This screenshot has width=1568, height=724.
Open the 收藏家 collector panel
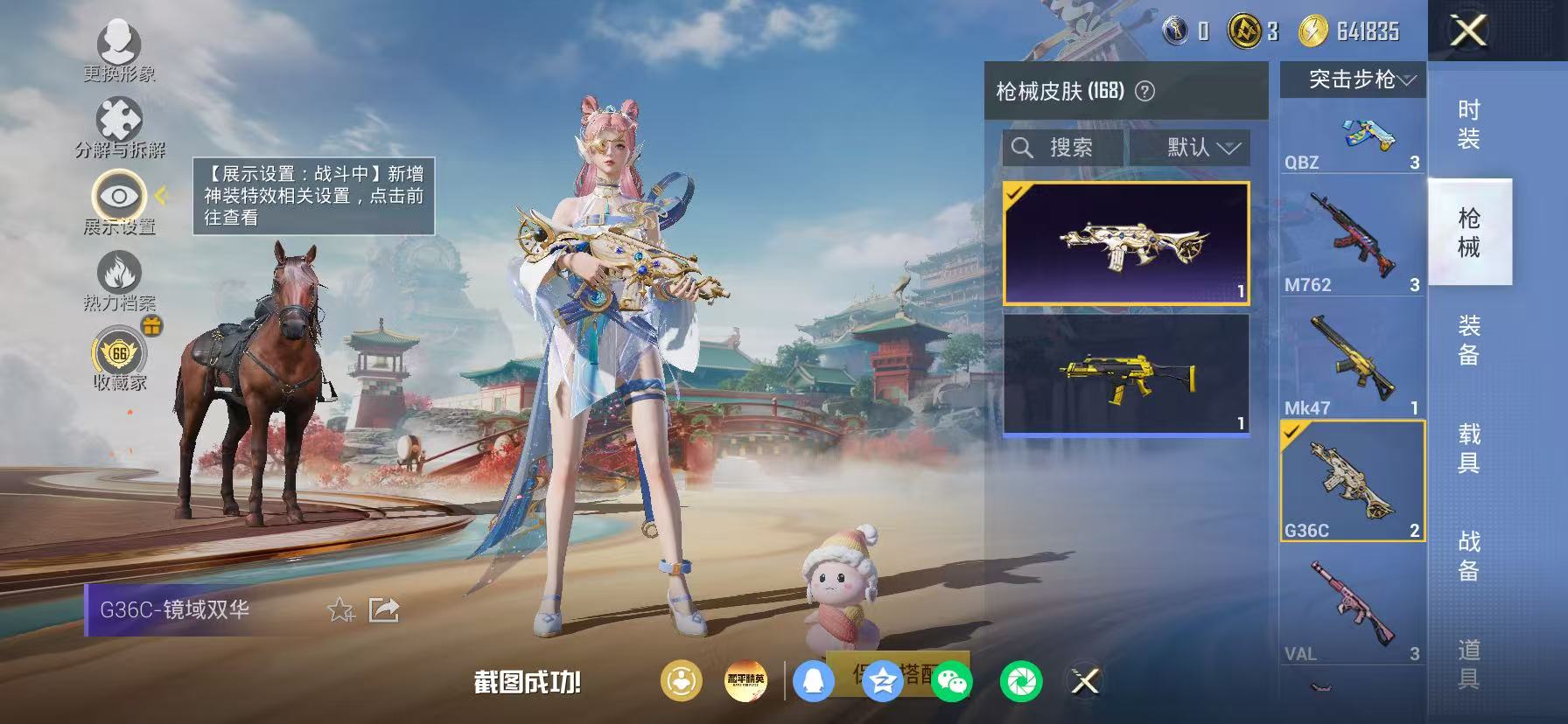116,354
